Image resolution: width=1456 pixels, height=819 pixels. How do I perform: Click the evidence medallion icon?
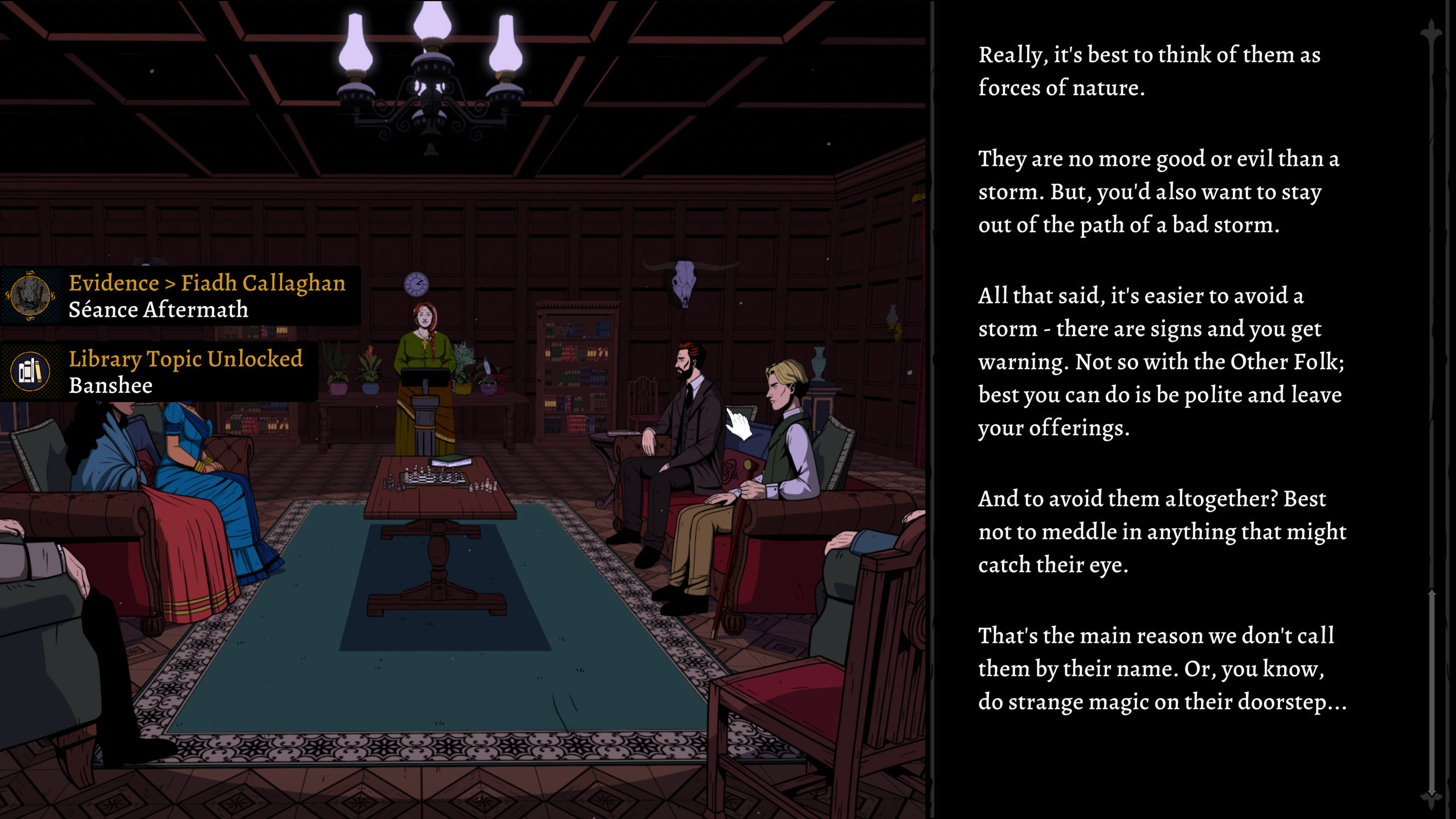31,296
